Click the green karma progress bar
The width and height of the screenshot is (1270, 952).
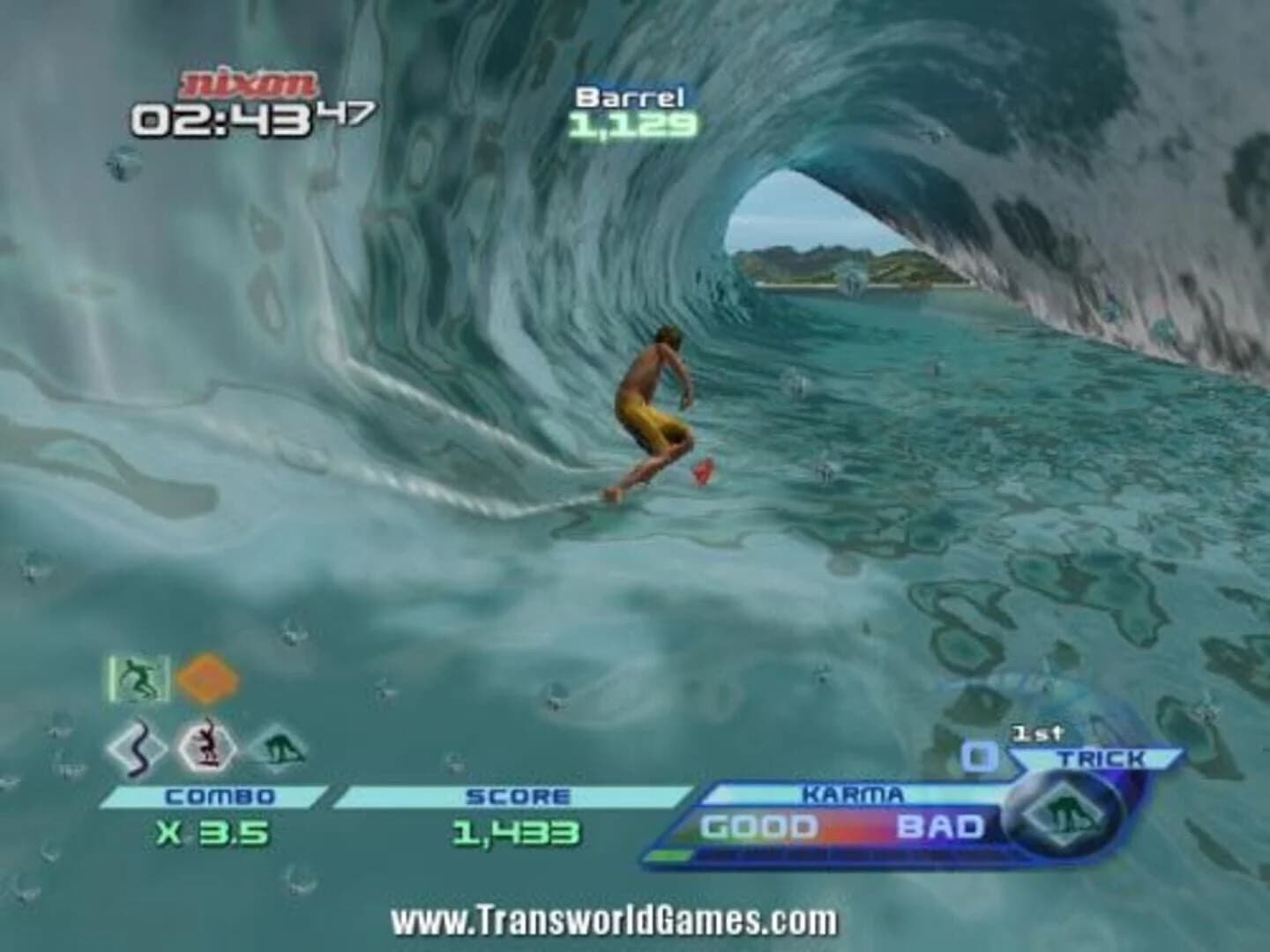(679, 853)
